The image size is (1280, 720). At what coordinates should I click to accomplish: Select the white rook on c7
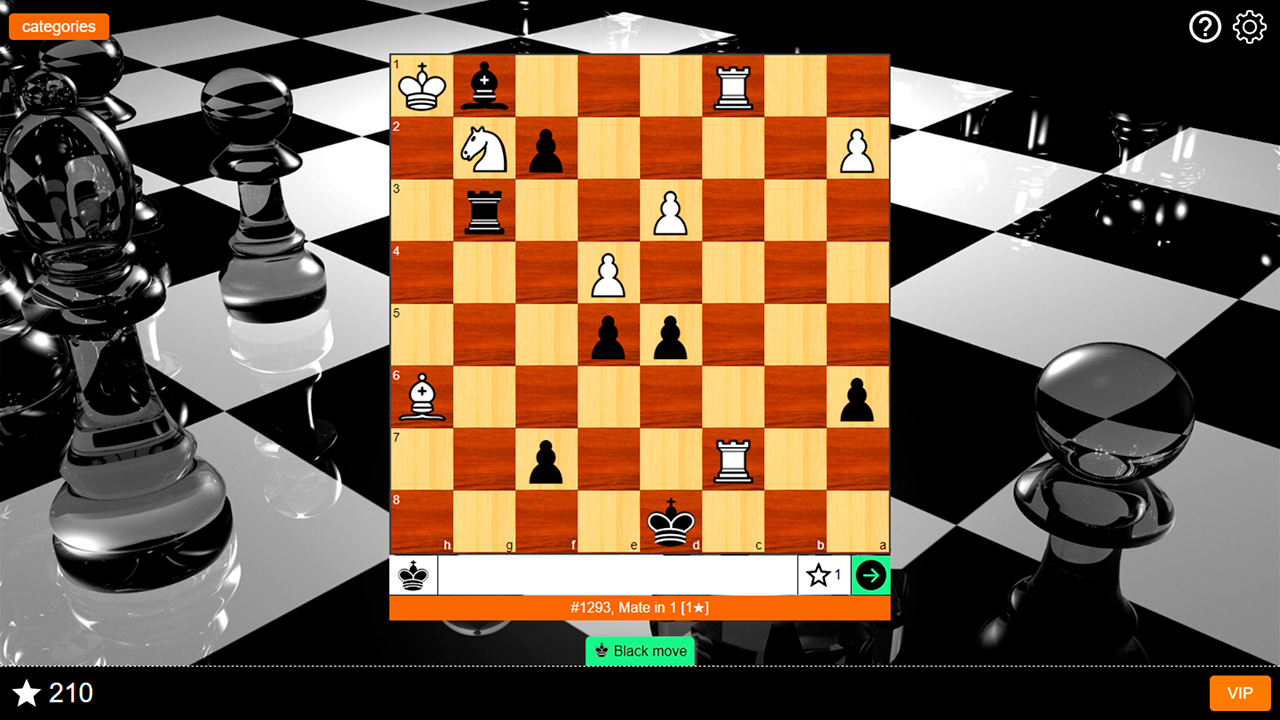click(x=733, y=460)
